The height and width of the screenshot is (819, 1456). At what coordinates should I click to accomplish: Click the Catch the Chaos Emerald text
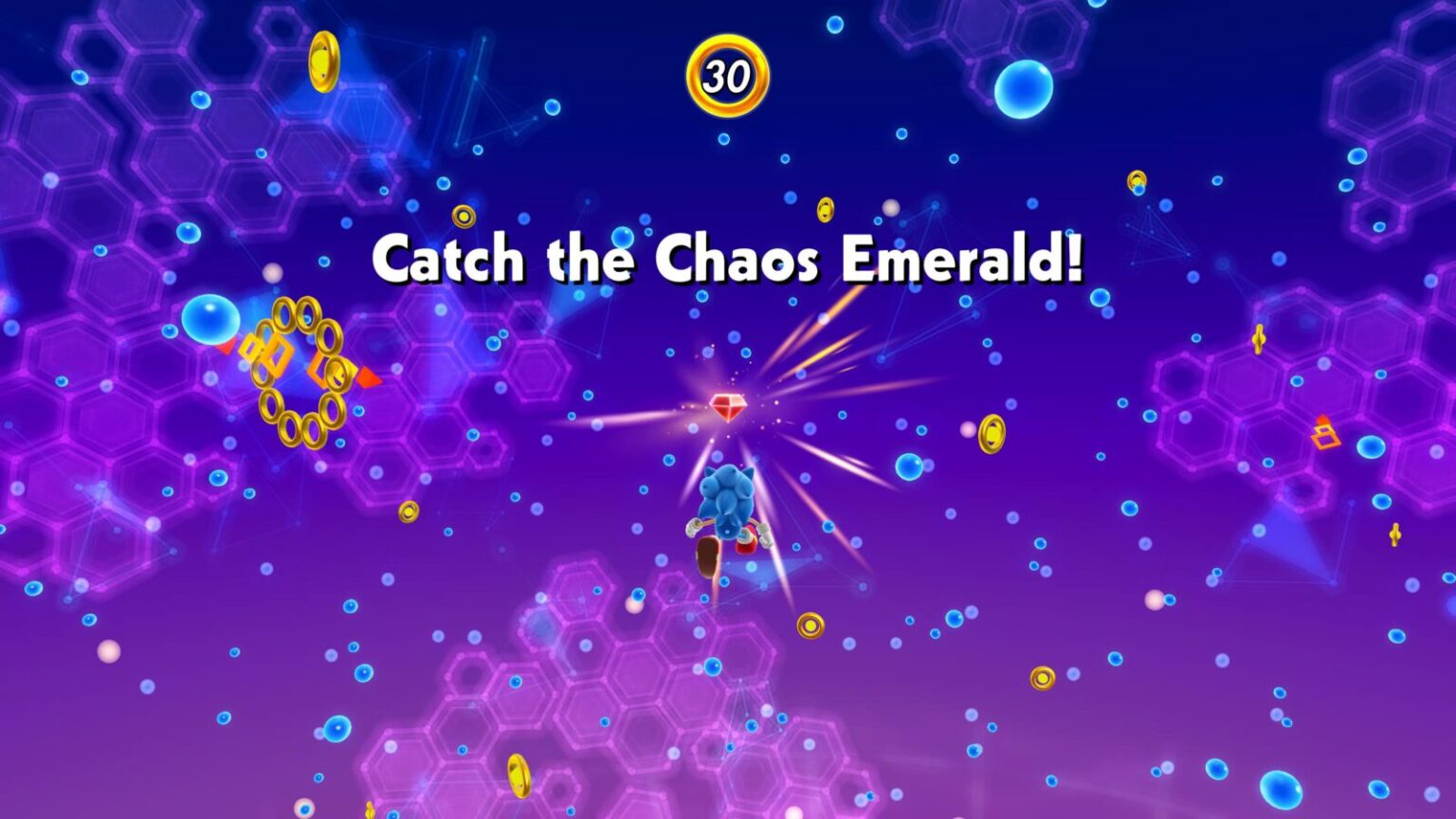pyautogui.click(x=730, y=259)
